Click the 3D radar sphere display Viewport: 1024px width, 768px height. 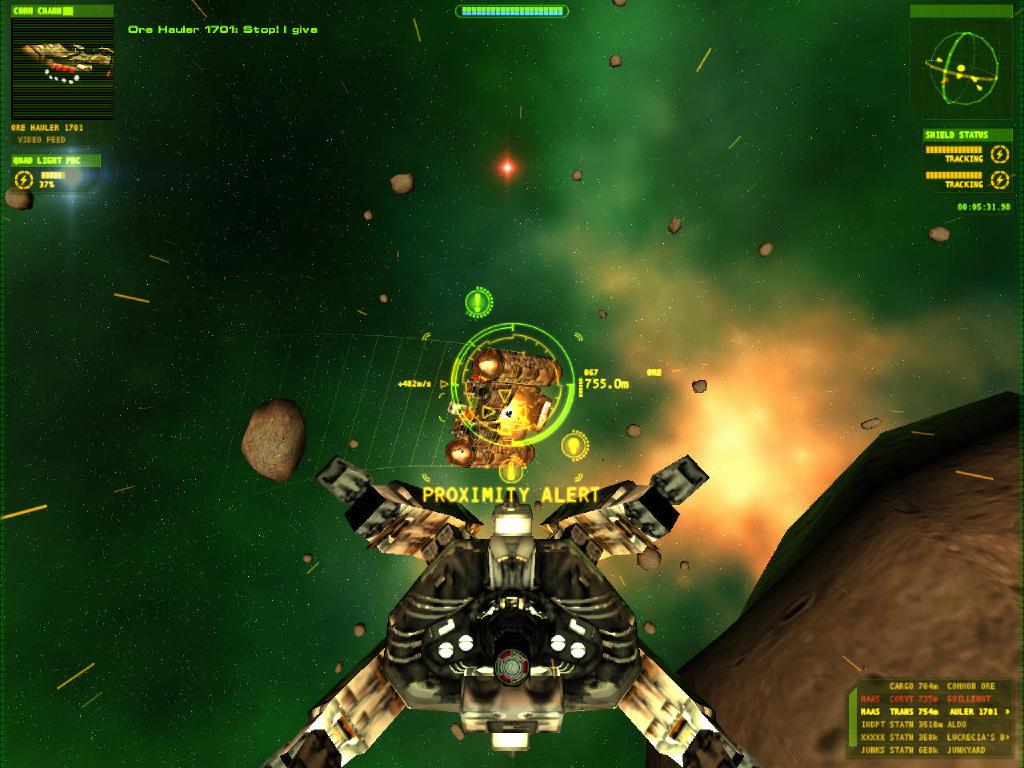pyautogui.click(x=962, y=68)
